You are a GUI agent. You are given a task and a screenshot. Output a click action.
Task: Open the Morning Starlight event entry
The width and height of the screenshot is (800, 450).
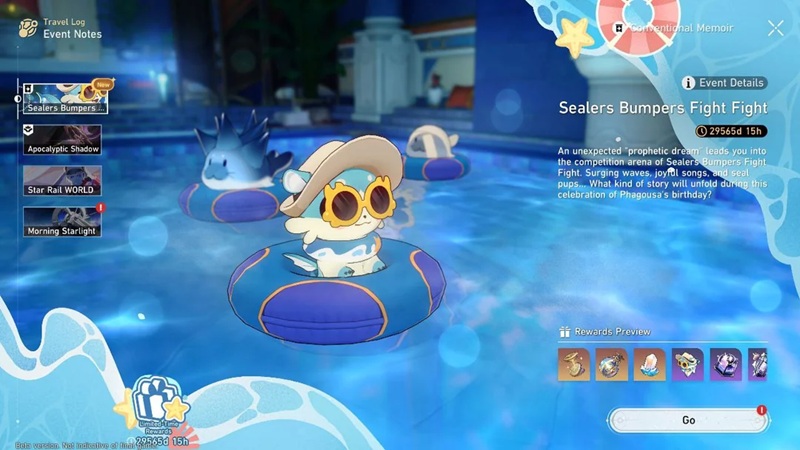tap(63, 222)
